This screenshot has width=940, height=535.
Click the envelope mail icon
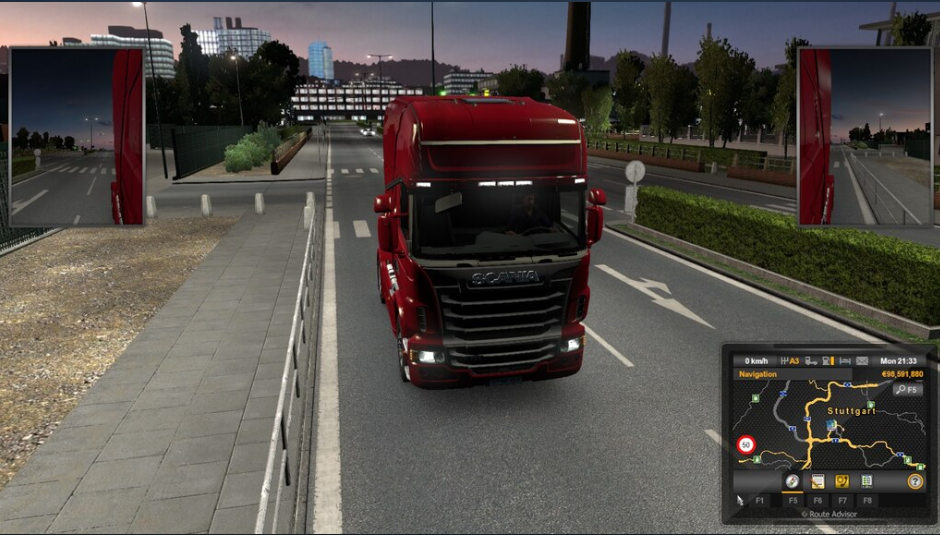pyautogui.click(x=862, y=361)
